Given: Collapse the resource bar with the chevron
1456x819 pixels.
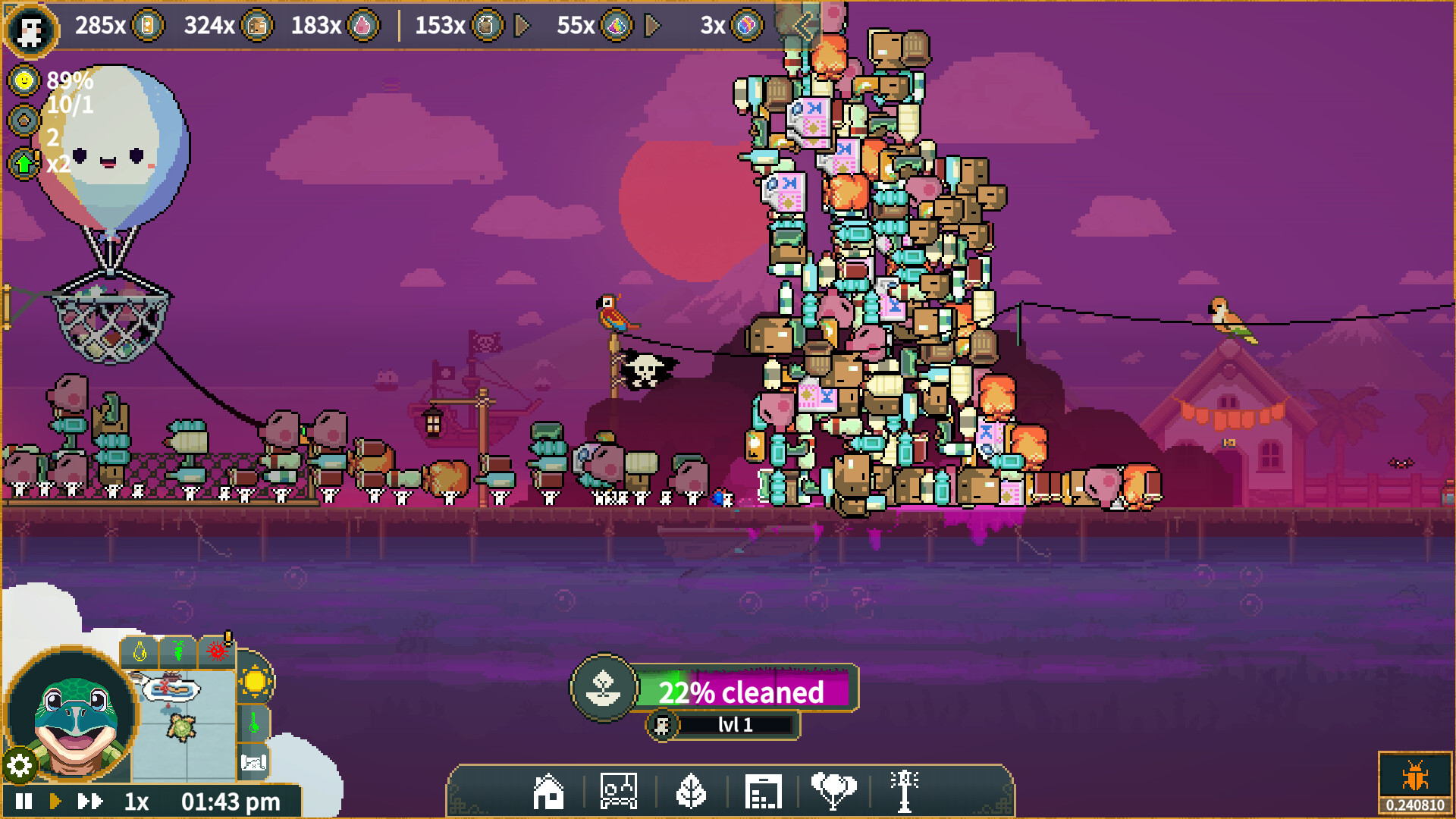Looking at the screenshot, I should pyautogui.click(x=802, y=27).
